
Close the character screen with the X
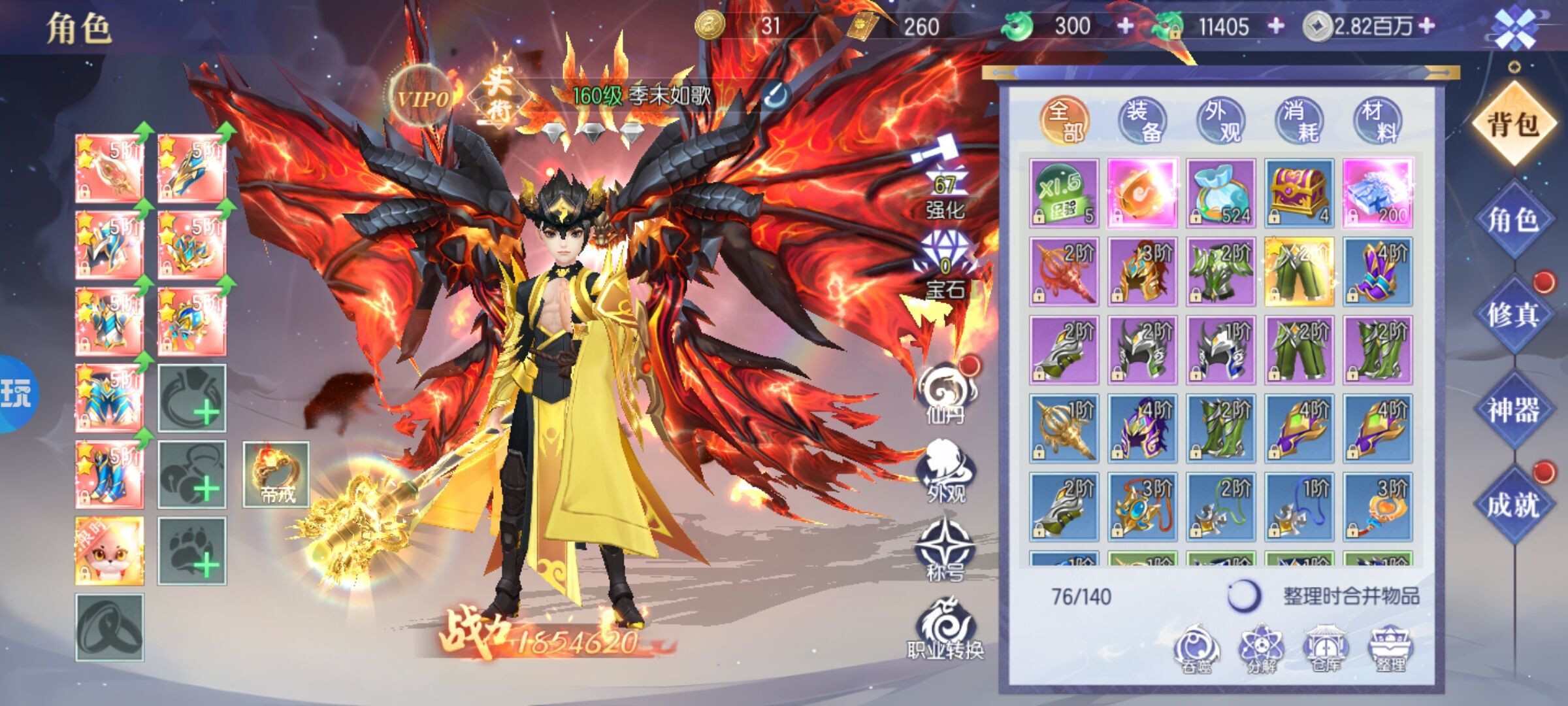coord(1515,27)
